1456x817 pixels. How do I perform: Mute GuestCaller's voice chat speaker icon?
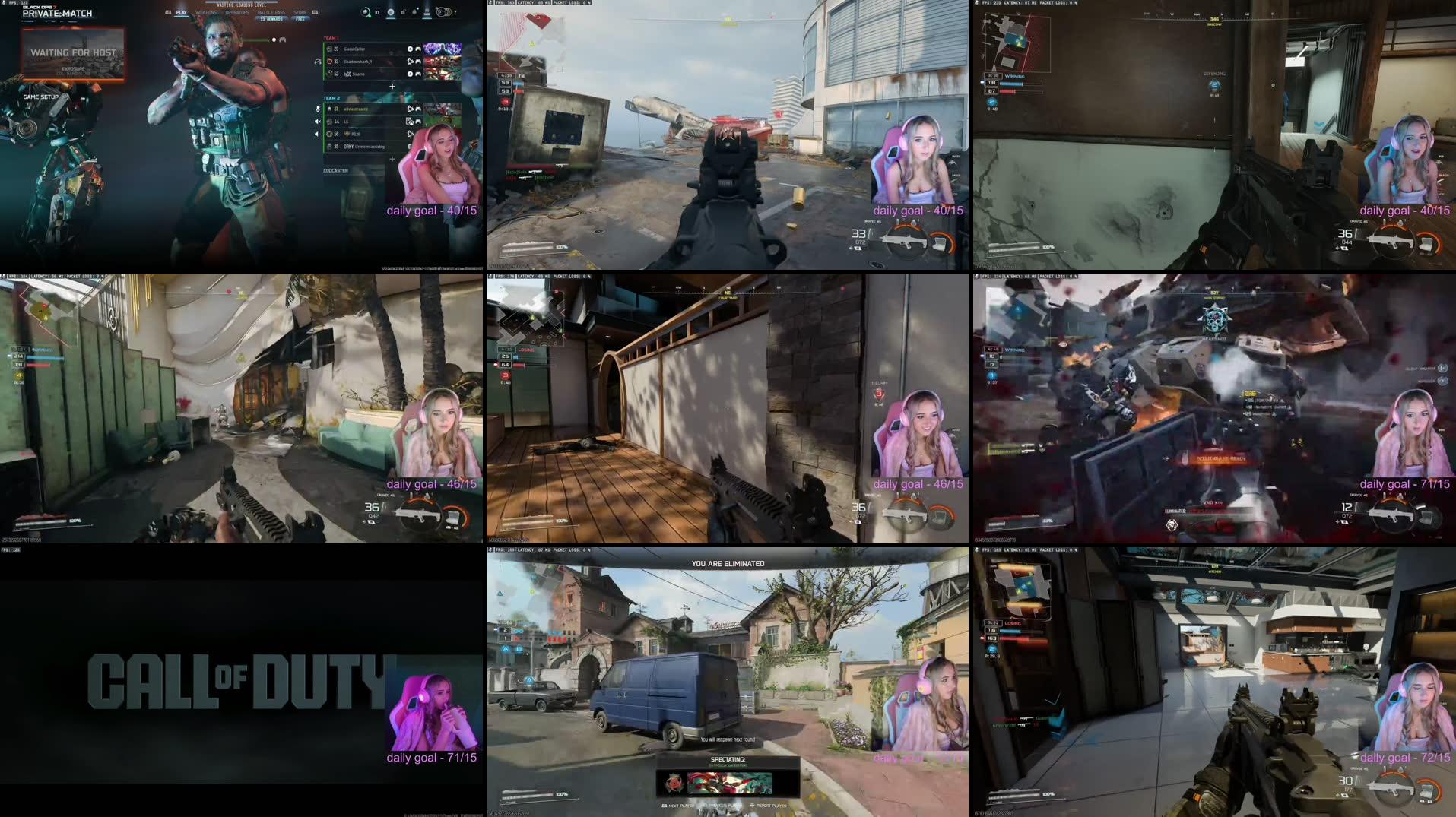pyautogui.click(x=410, y=49)
